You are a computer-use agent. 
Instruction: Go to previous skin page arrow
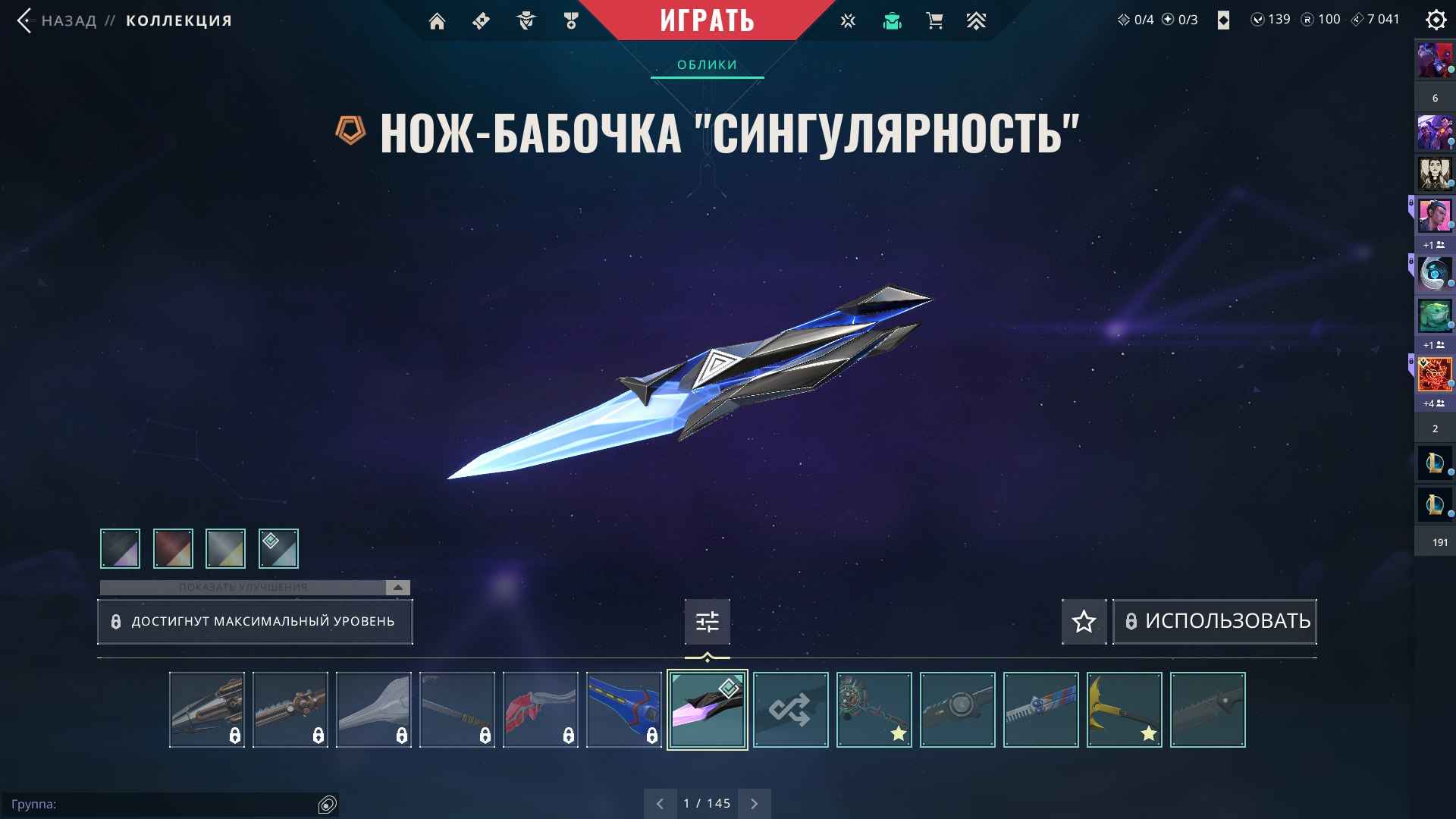(660, 803)
